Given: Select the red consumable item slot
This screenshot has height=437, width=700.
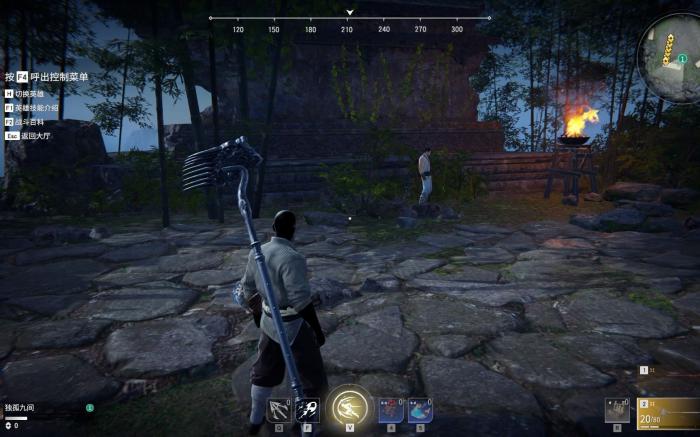Looking at the screenshot, I should coord(391,410).
